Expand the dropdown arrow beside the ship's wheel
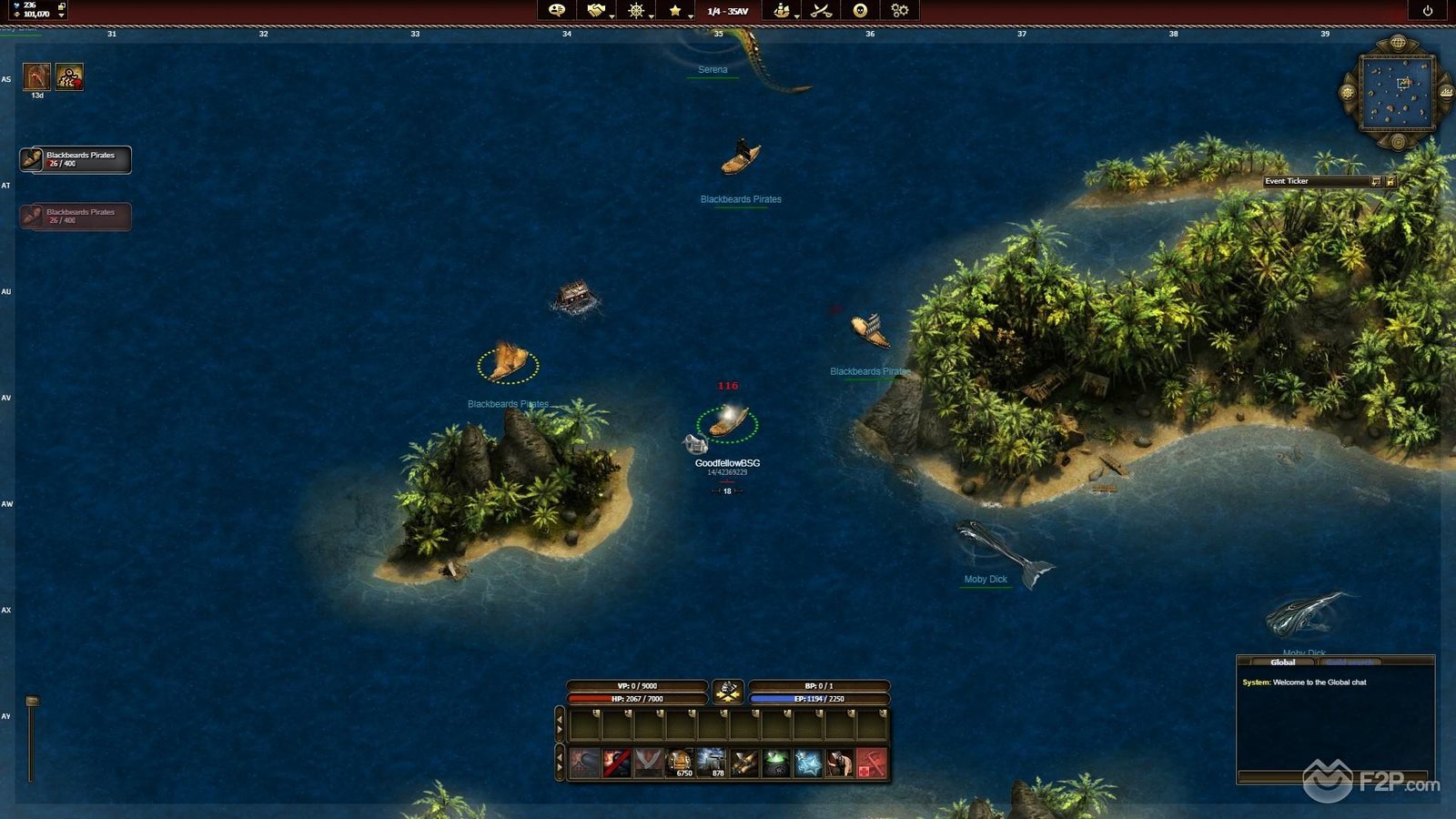The image size is (1456, 819). [651, 16]
